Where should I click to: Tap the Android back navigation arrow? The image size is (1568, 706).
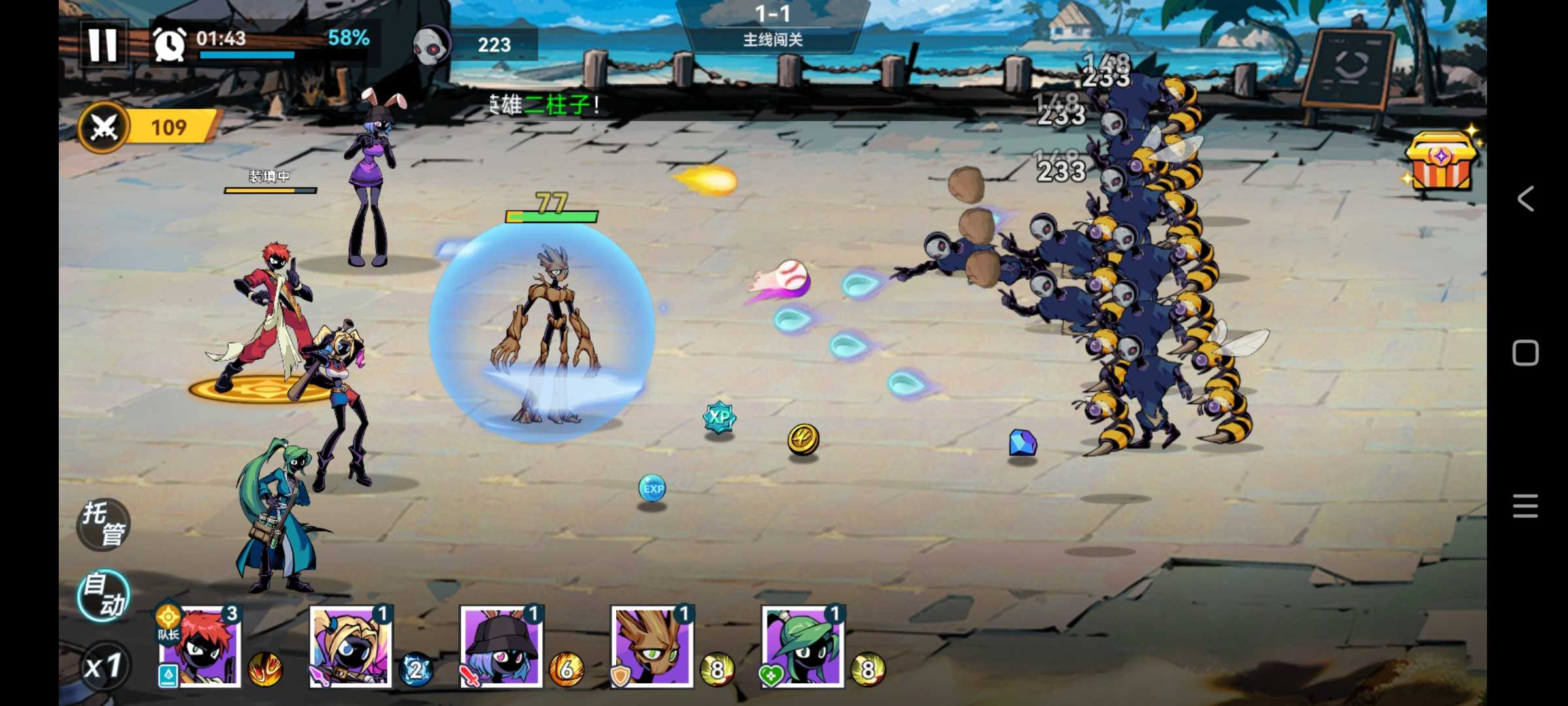tap(1526, 199)
